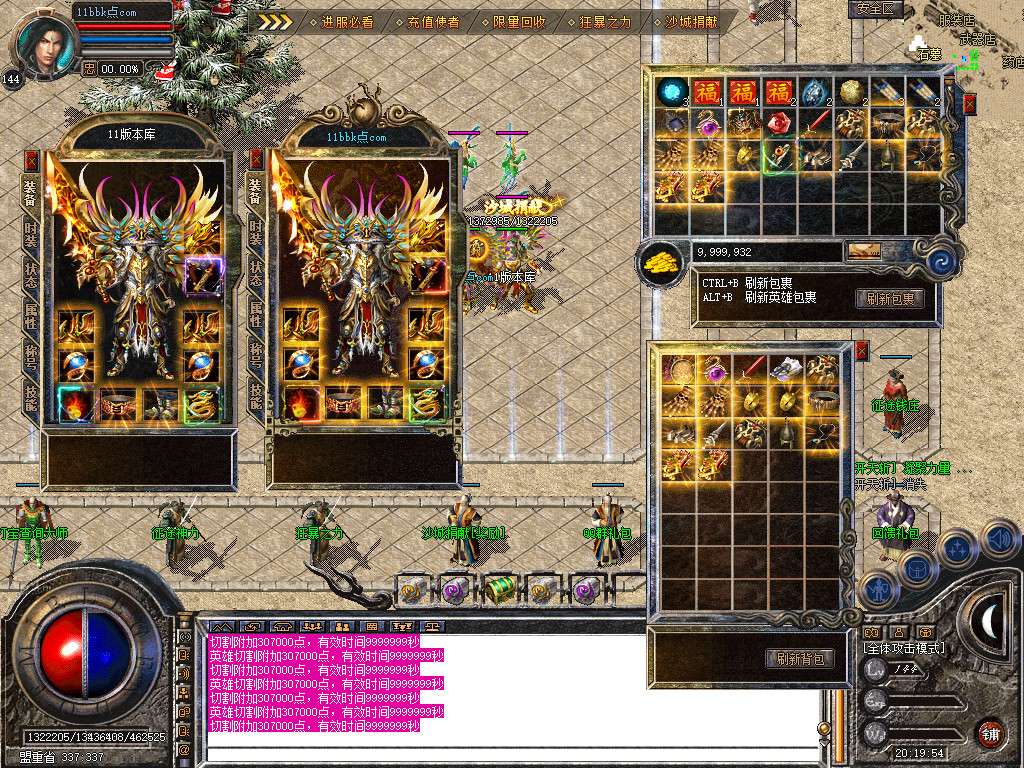Click the 刷新背包 button
1024x768 pixels.
tap(800, 658)
